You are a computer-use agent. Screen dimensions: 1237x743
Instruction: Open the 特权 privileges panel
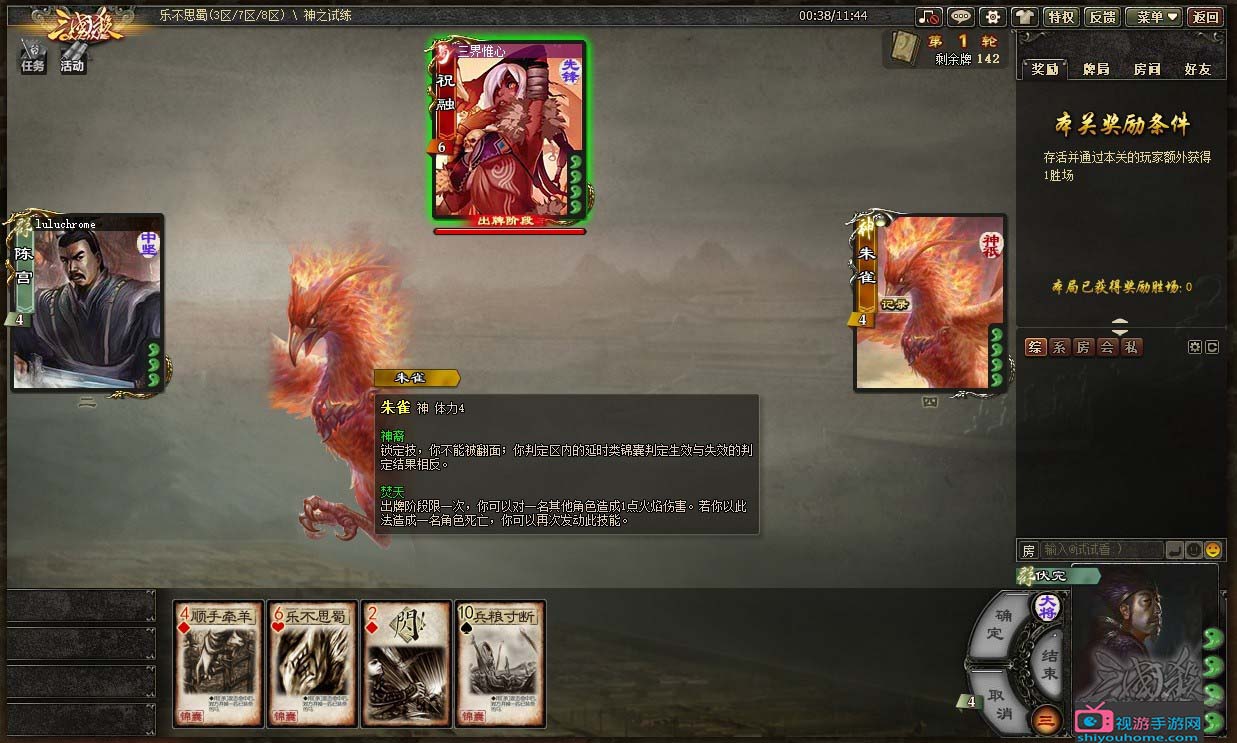tap(1060, 17)
